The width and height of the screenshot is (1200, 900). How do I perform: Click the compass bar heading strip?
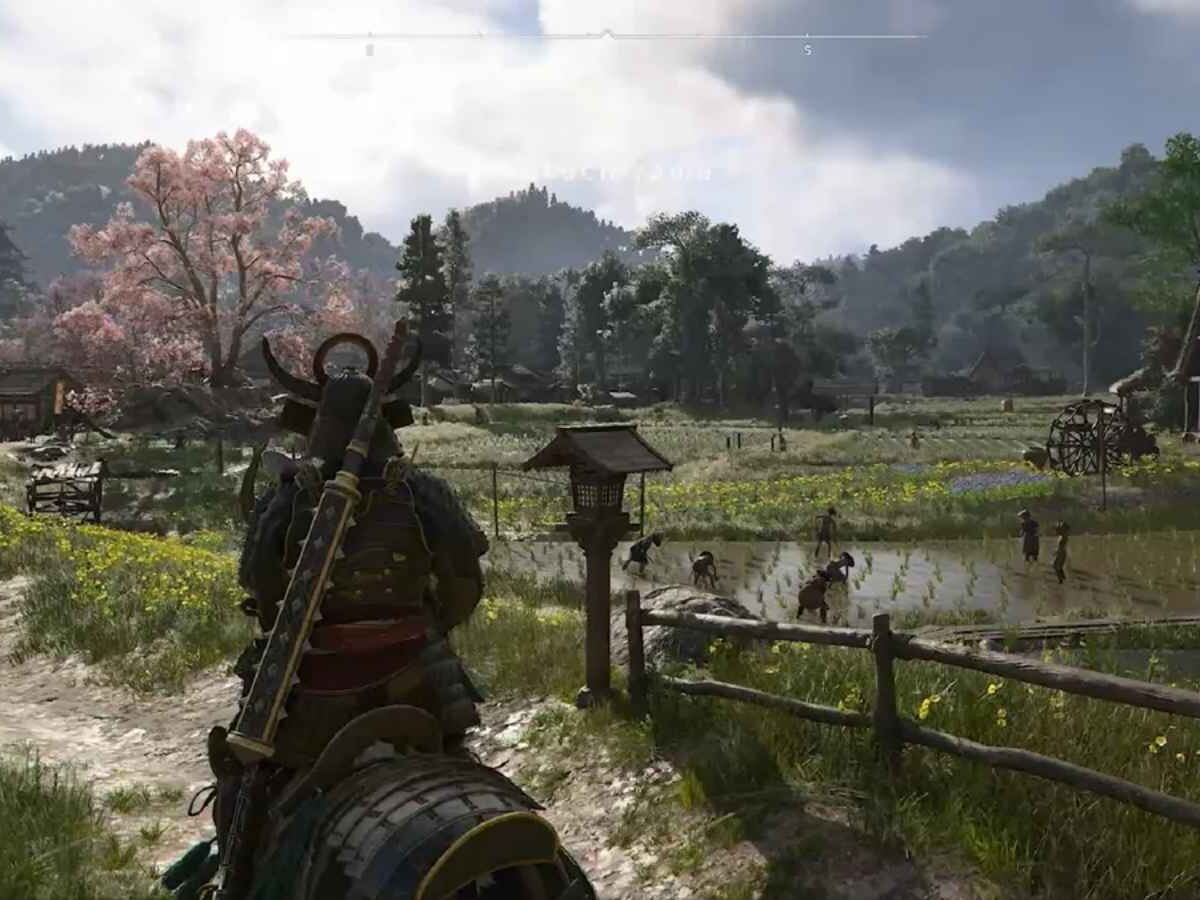click(604, 37)
